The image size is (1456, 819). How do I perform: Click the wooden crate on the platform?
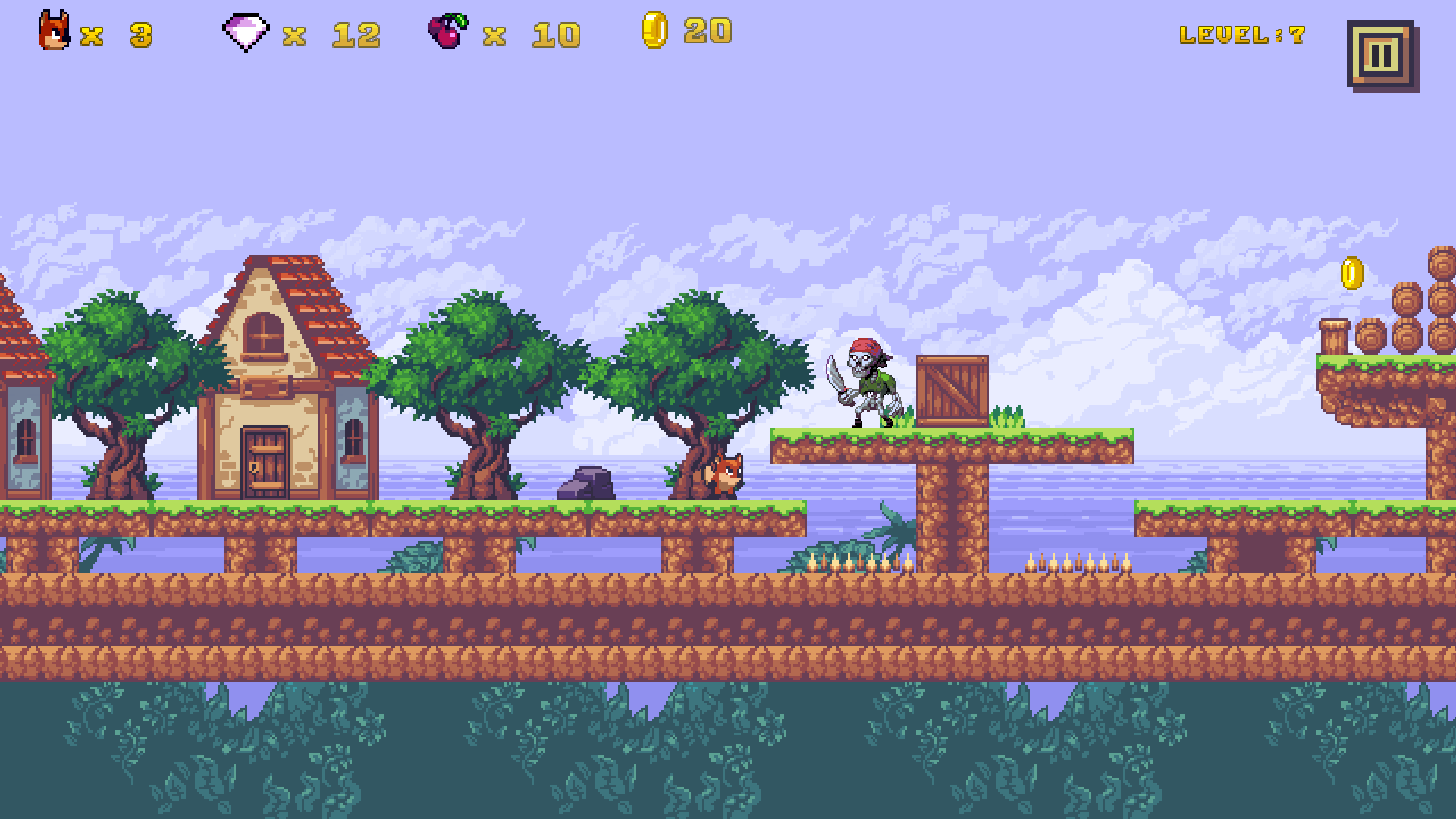click(x=952, y=391)
